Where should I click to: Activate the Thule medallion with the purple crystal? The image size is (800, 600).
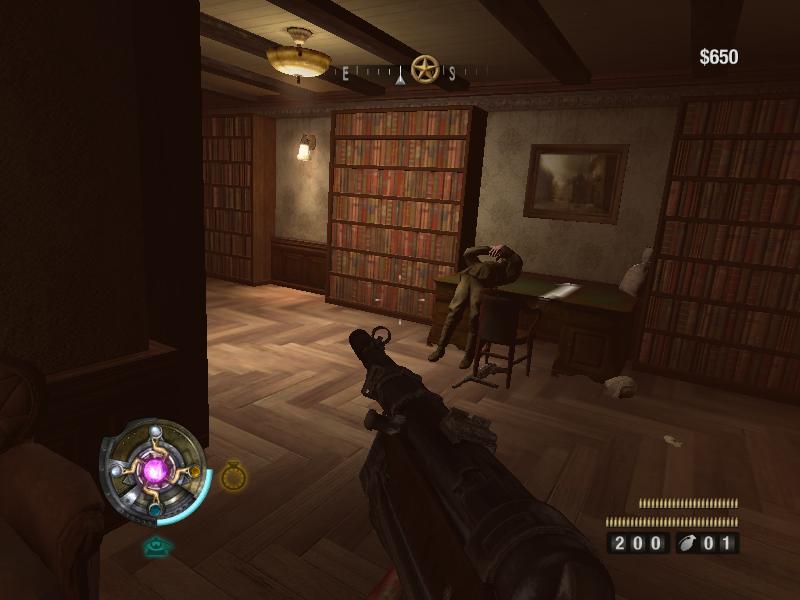[x=156, y=470]
